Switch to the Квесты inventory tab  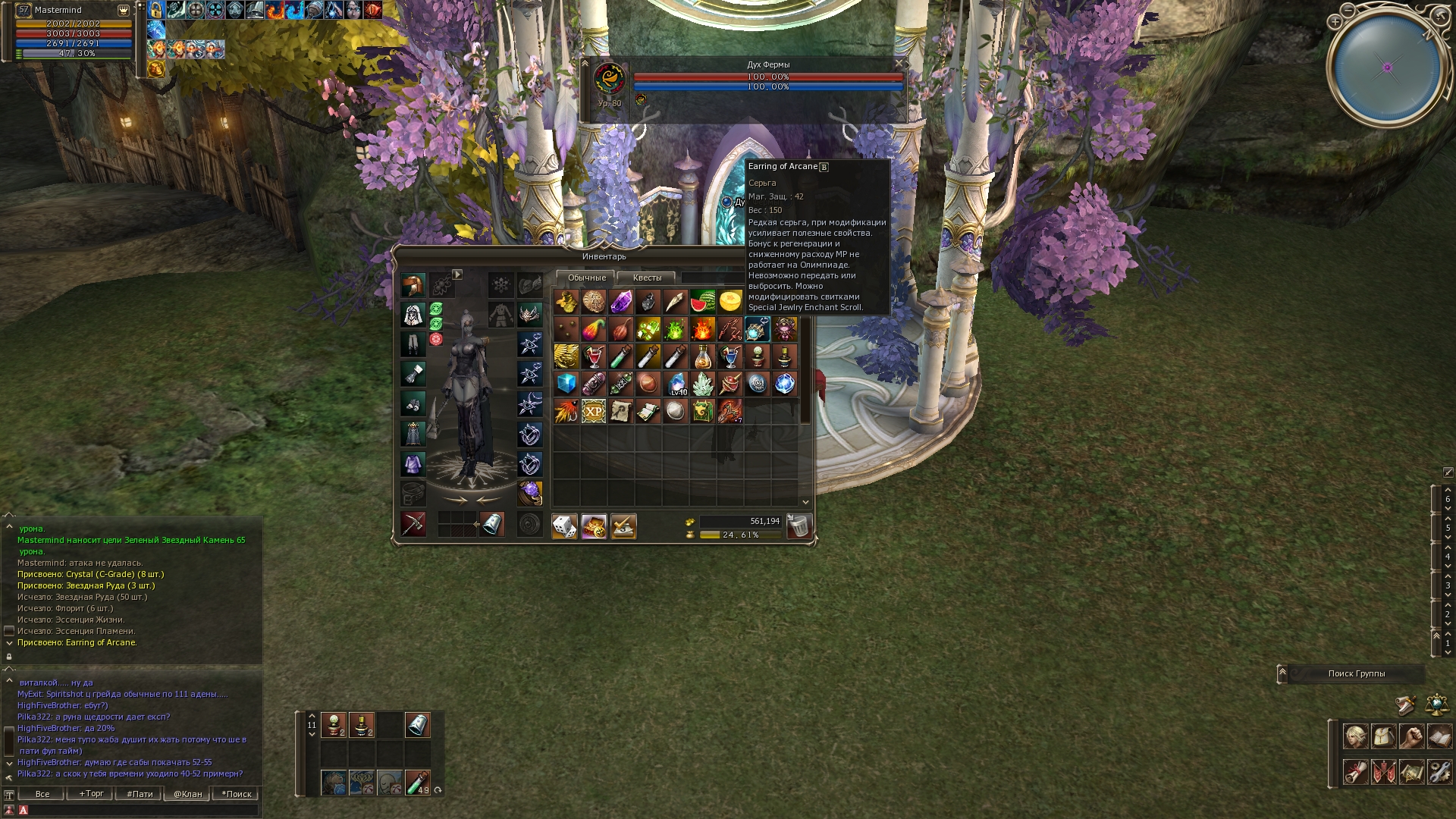tap(647, 278)
